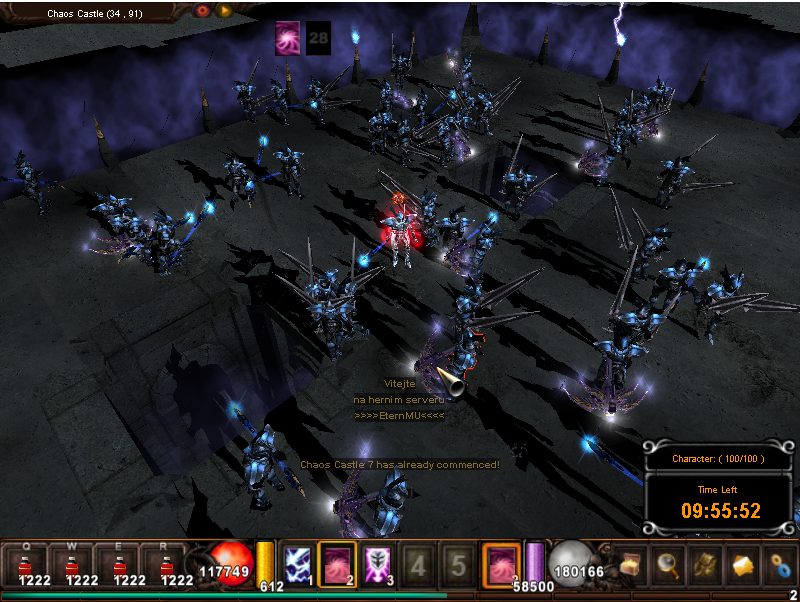Viewport: 800px width, 602px height.
Task: Open the inventory bag button
Action: (x=706, y=563)
